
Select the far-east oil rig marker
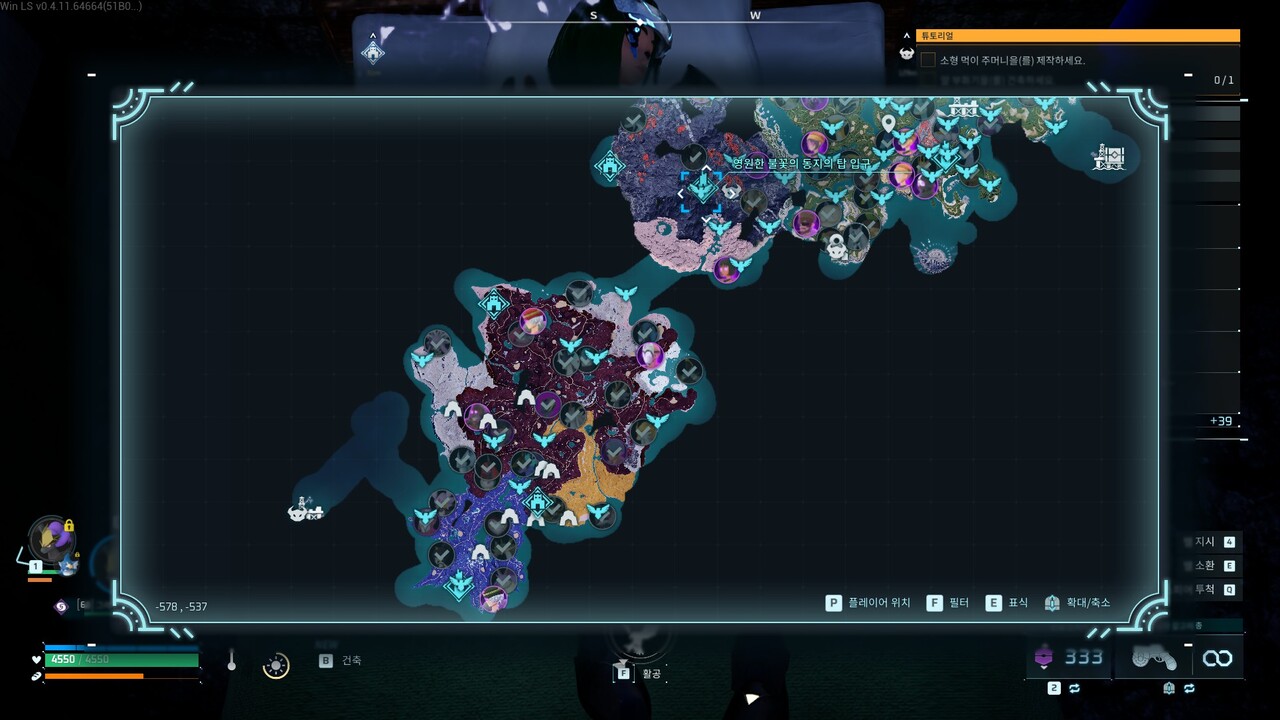pyautogui.click(x=1109, y=157)
